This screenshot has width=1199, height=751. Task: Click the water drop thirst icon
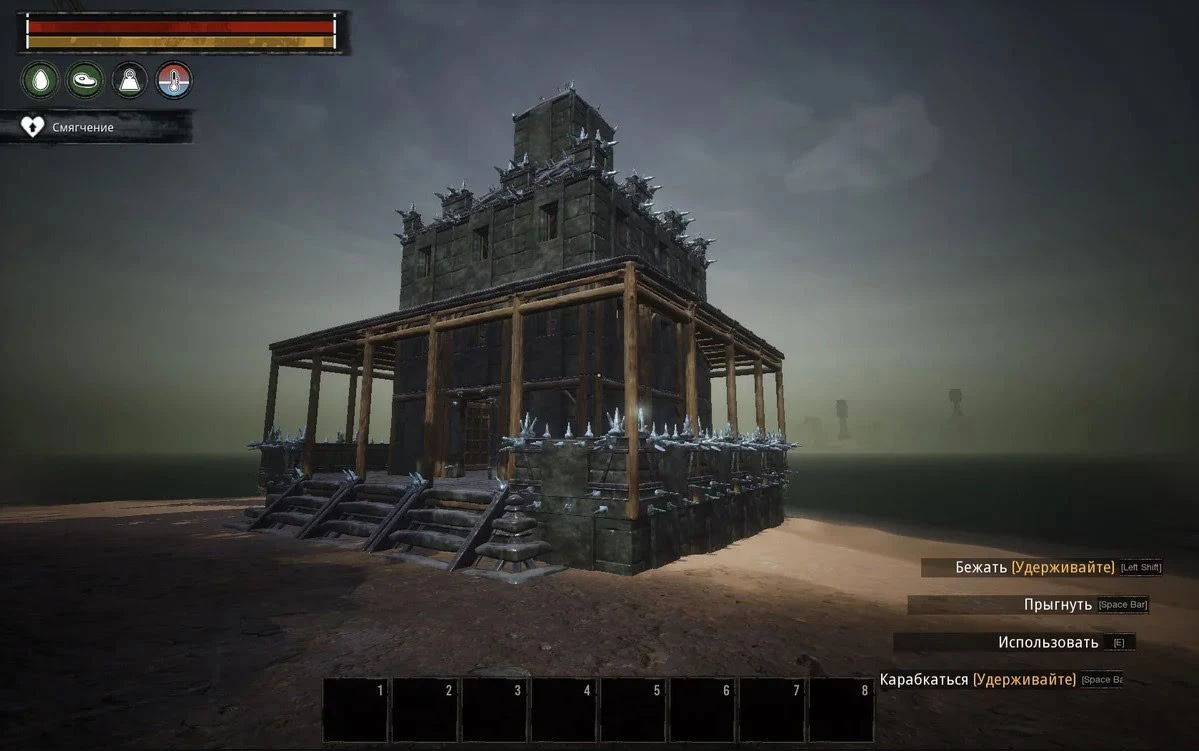tap(40, 80)
